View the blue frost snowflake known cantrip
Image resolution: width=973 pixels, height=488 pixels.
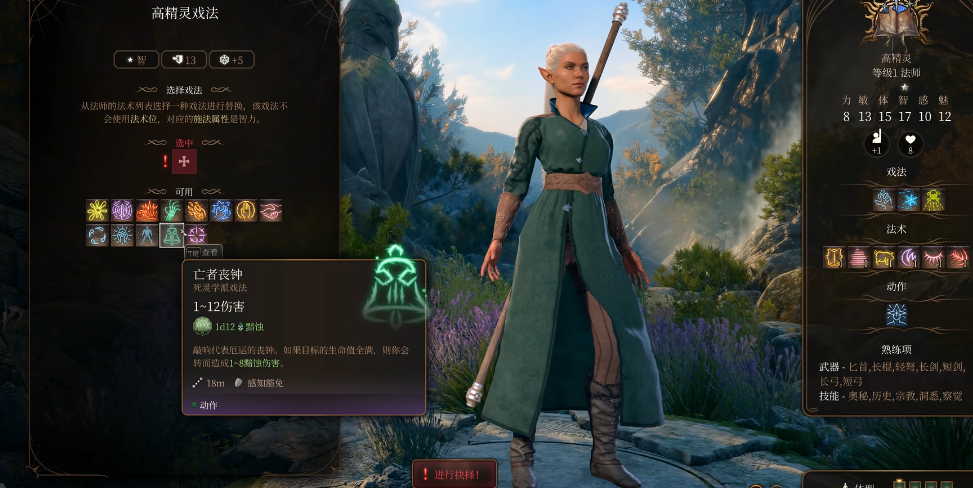coord(908,200)
